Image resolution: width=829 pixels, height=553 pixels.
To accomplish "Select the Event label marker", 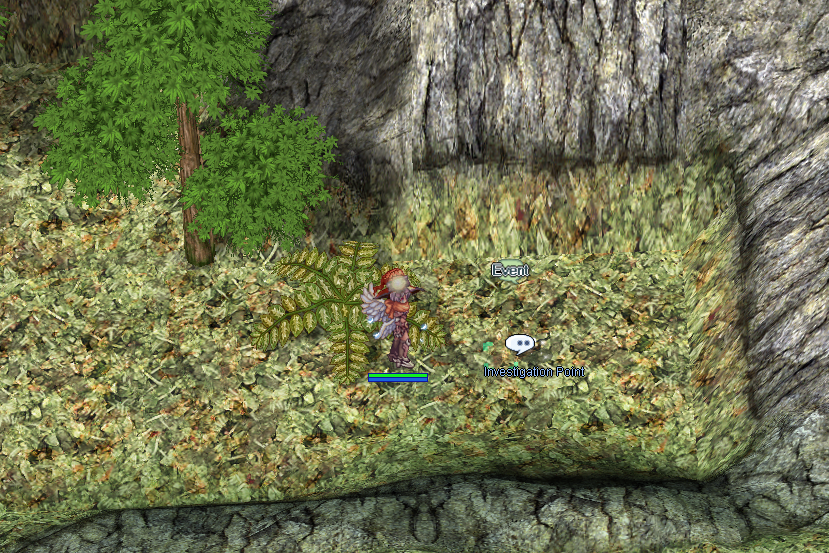I will tap(509, 269).
